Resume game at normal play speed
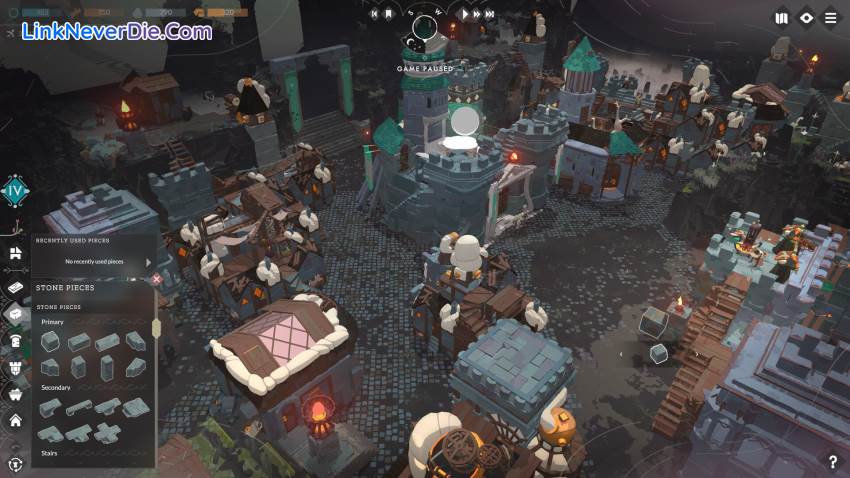Image resolution: width=850 pixels, height=478 pixels. coord(465,14)
